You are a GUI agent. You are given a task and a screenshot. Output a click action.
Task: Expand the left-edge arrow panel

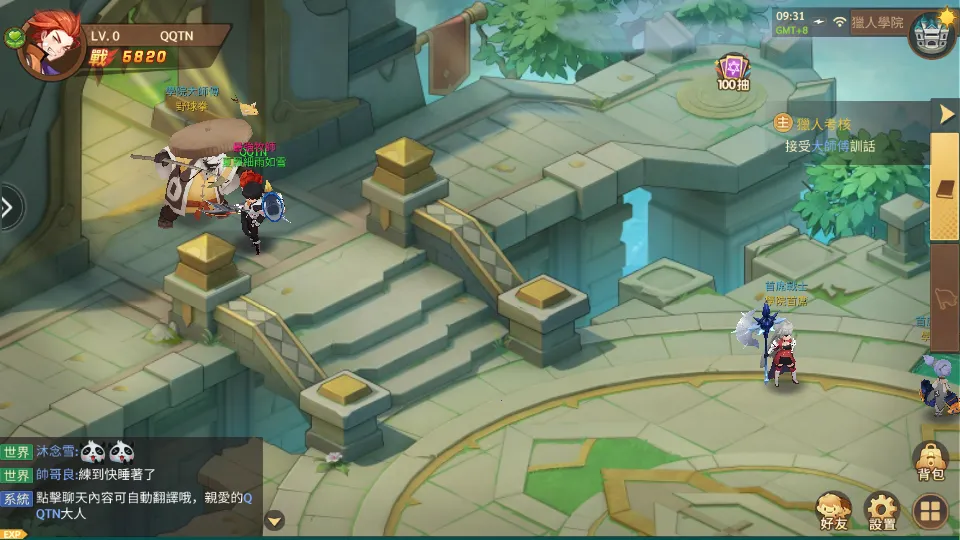9,207
